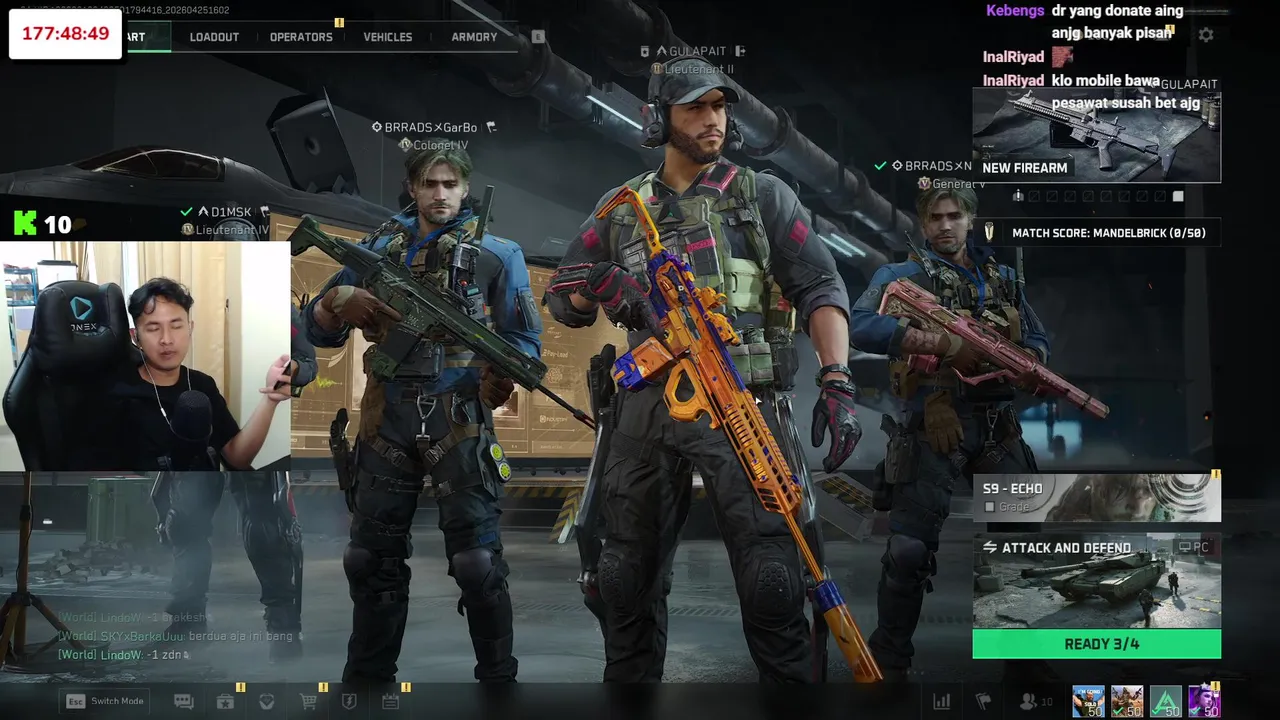The height and width of the screenshot is (720, 1280).
Task: Open the Loadout tab
Action: pos(214,37)
